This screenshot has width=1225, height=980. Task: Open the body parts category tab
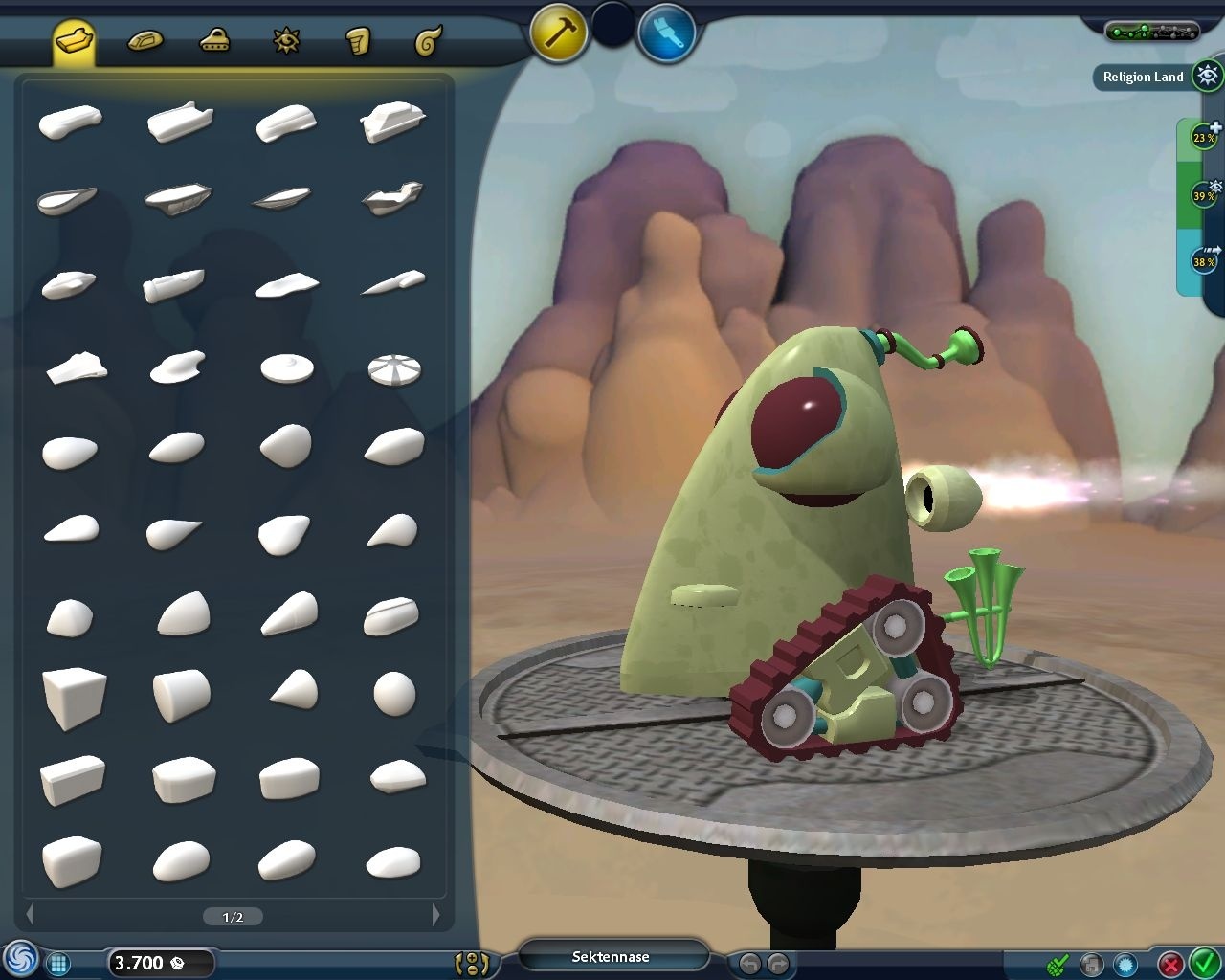click(72, 40)
